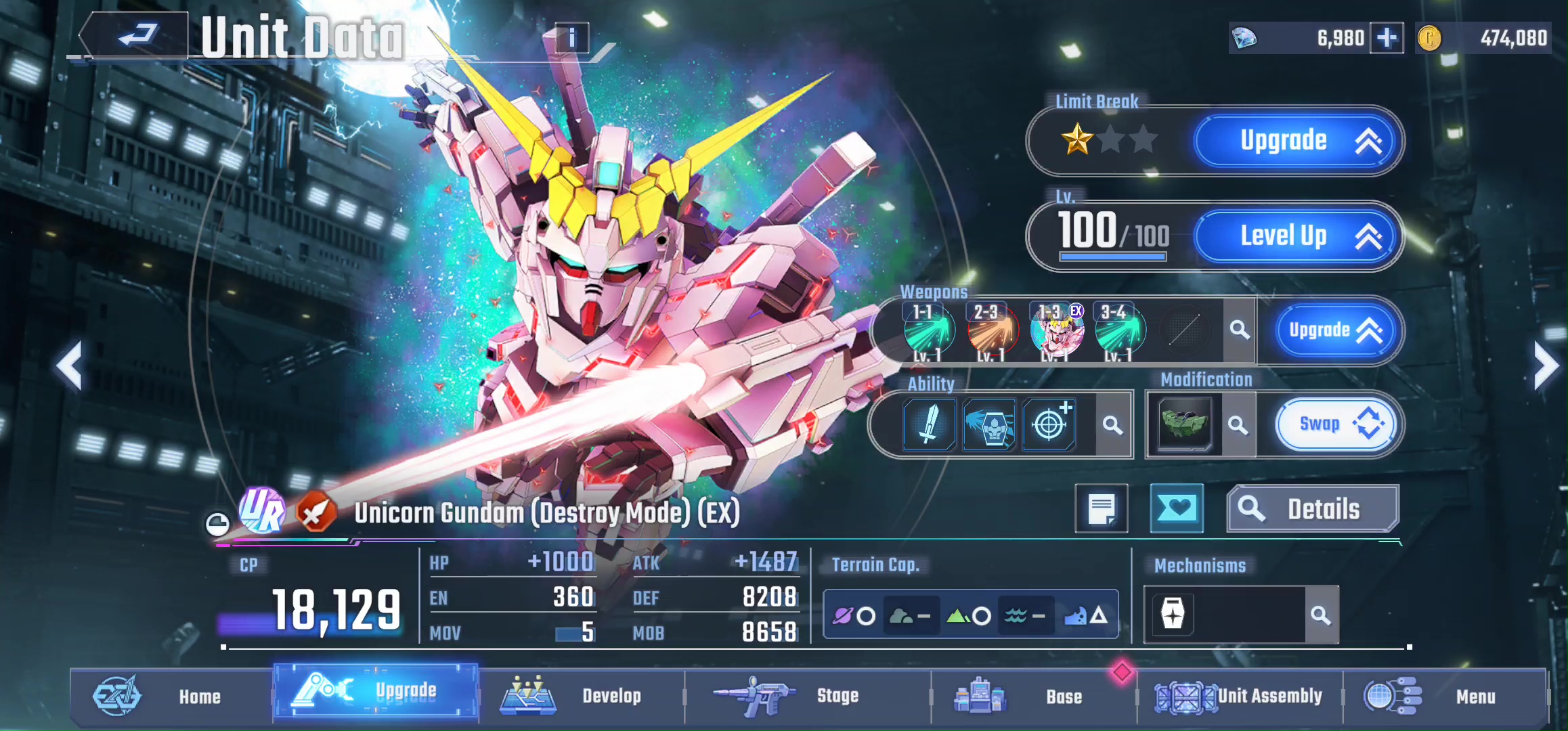Toggle the favorite heart button

1177,509
